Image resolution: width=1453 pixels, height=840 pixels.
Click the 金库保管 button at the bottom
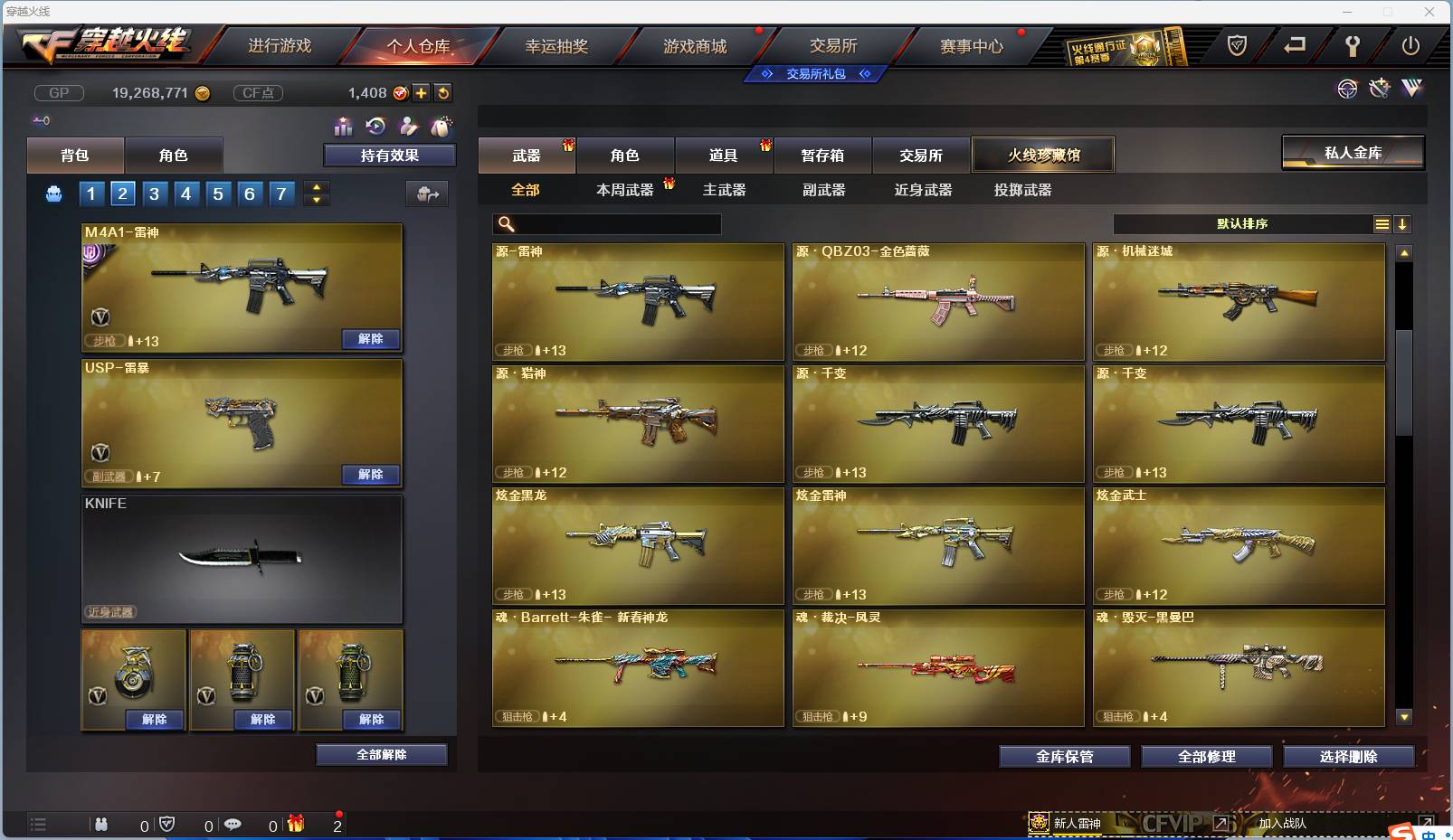1063,756
